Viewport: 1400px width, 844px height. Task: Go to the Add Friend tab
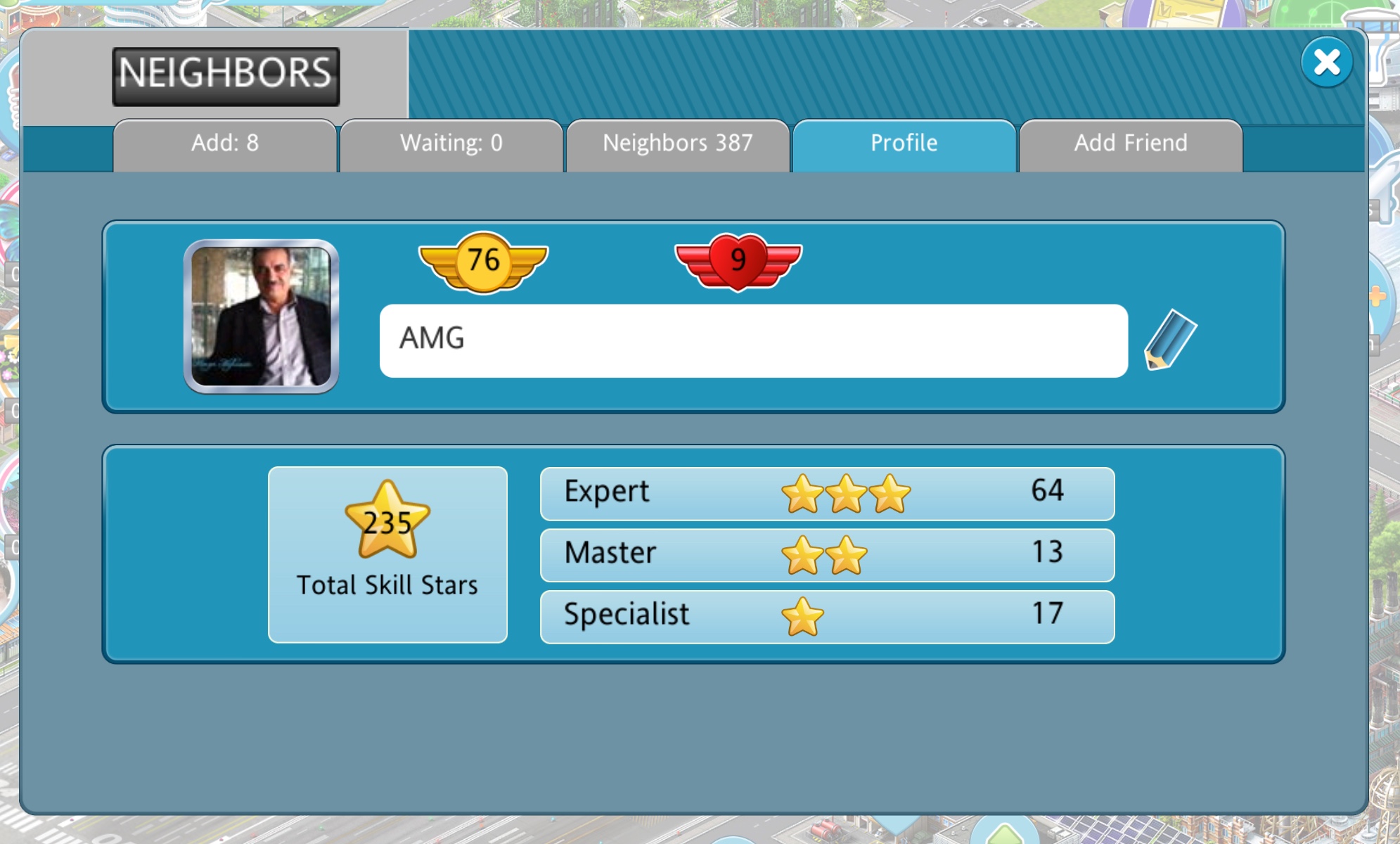click(x=1131, y=144)
